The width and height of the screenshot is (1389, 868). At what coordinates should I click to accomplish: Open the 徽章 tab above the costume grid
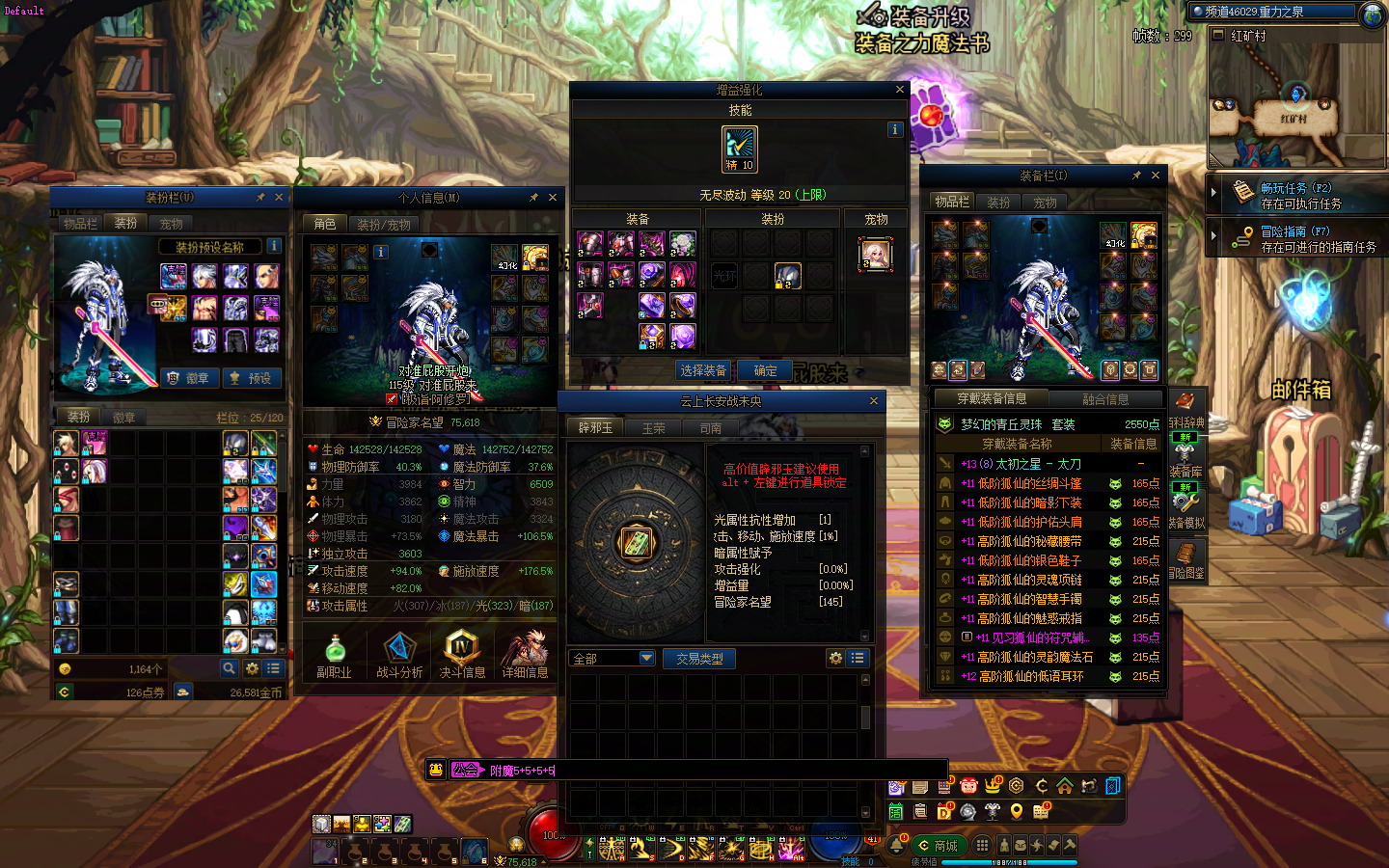pyautogui.click(x=124, y=418)
